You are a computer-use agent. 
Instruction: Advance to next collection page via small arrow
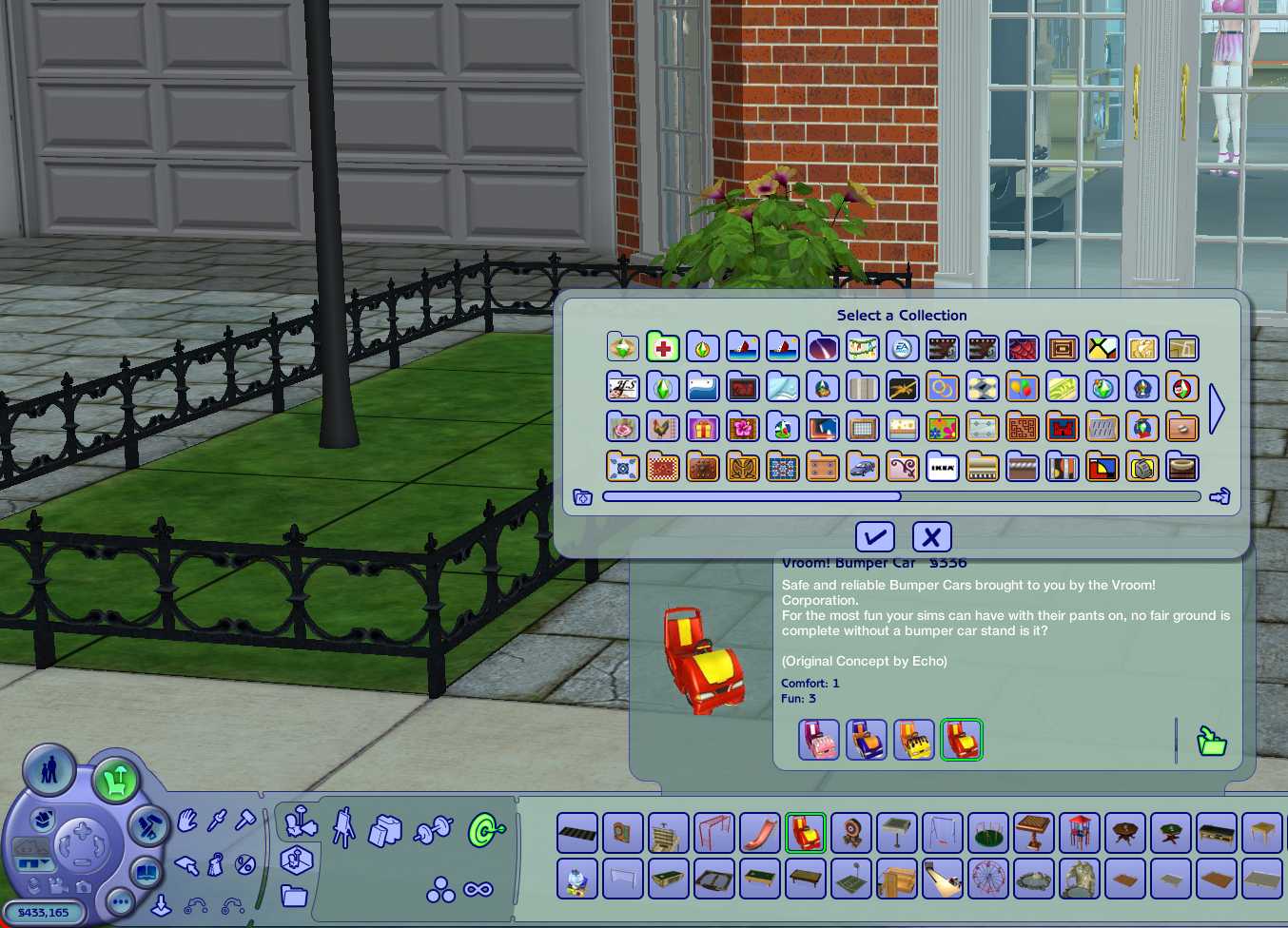click(x=1220, y=495)
